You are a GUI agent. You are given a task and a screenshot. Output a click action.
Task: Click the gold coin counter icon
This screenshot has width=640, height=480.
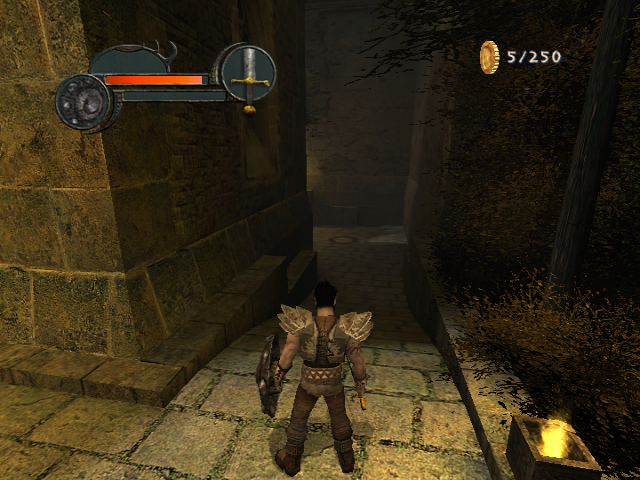click(x=490, y=57)
